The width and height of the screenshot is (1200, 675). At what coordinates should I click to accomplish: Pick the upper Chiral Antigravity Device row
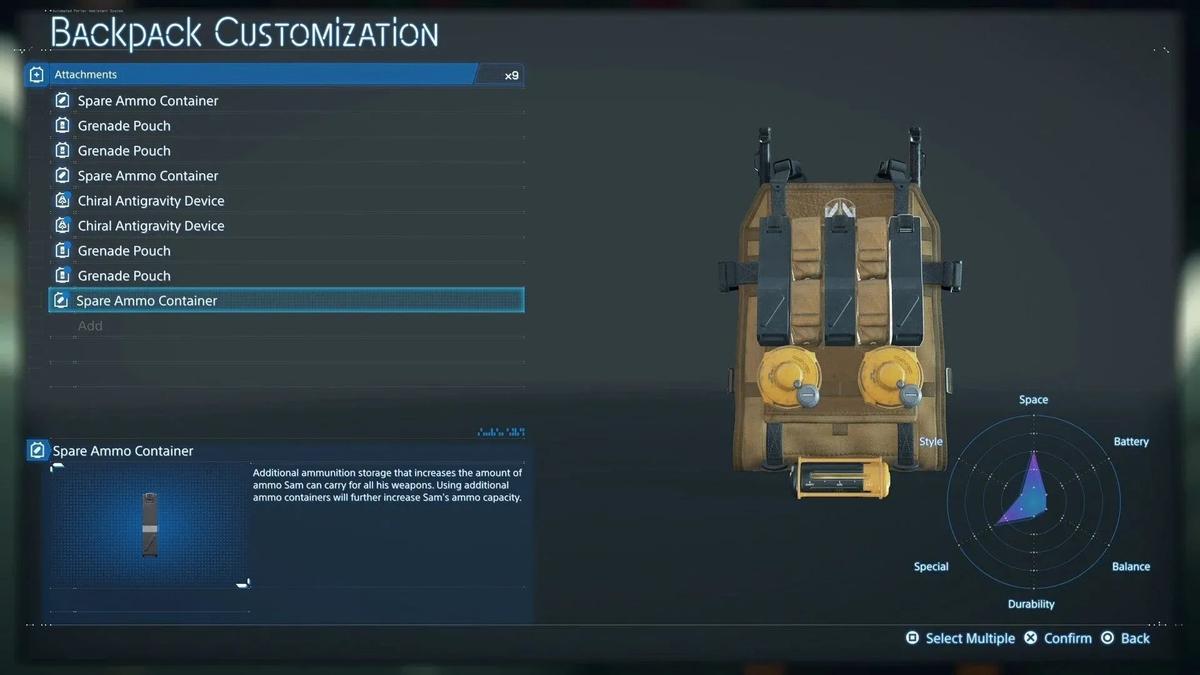pos(151,201)
